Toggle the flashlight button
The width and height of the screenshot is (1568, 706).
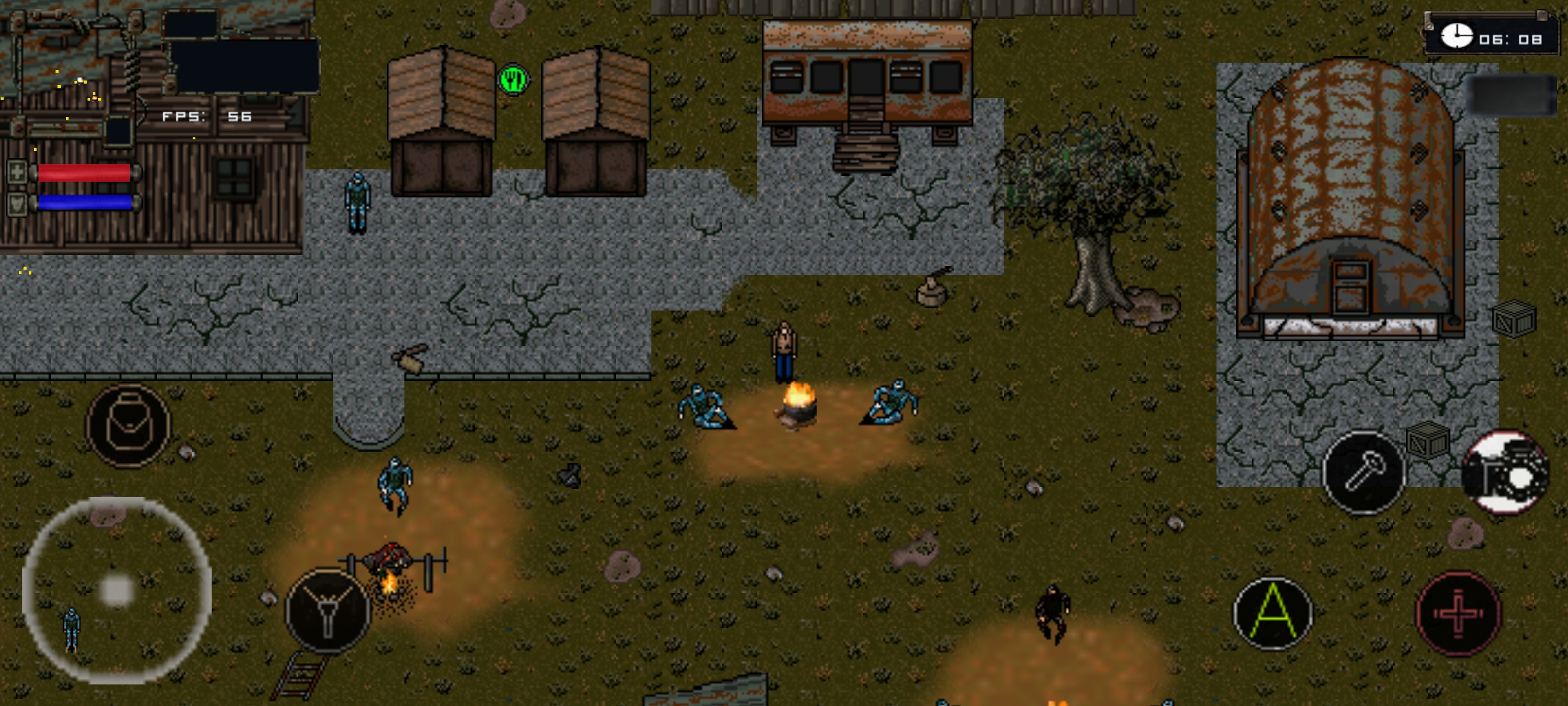(x=328, y=611)
